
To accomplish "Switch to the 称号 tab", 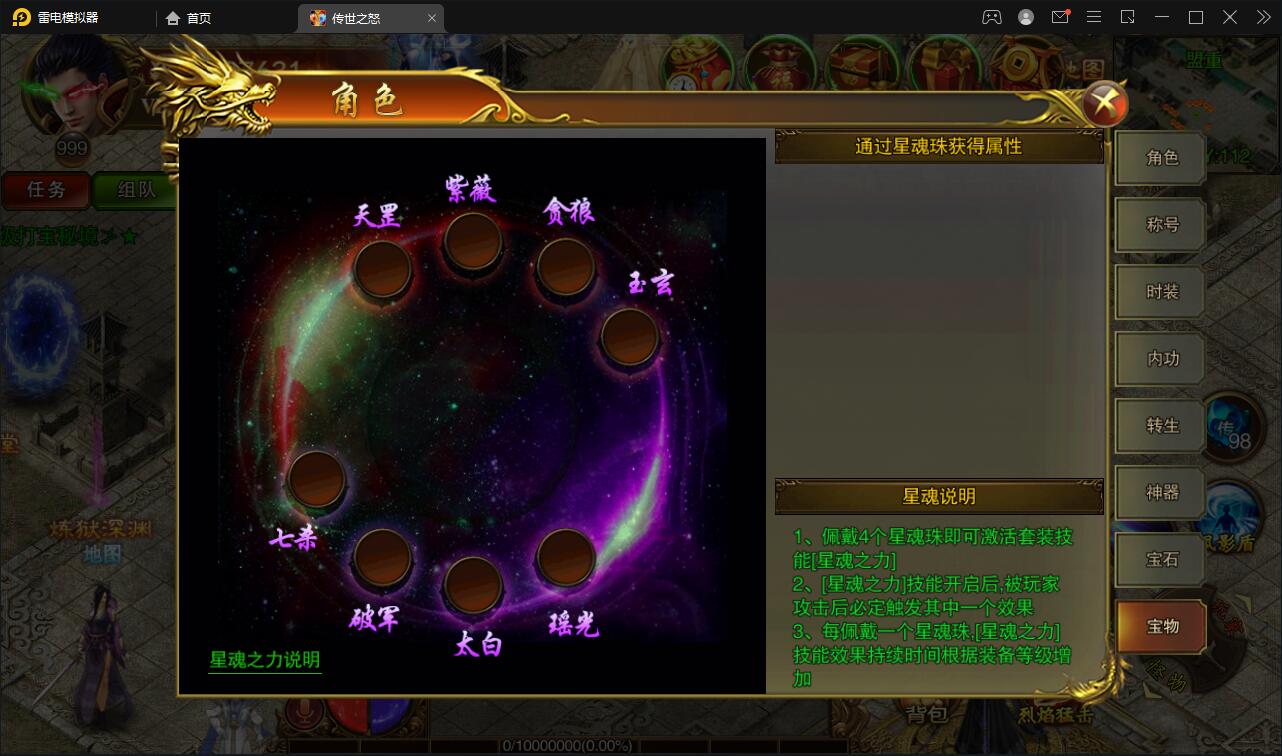I will (1159, 225).
